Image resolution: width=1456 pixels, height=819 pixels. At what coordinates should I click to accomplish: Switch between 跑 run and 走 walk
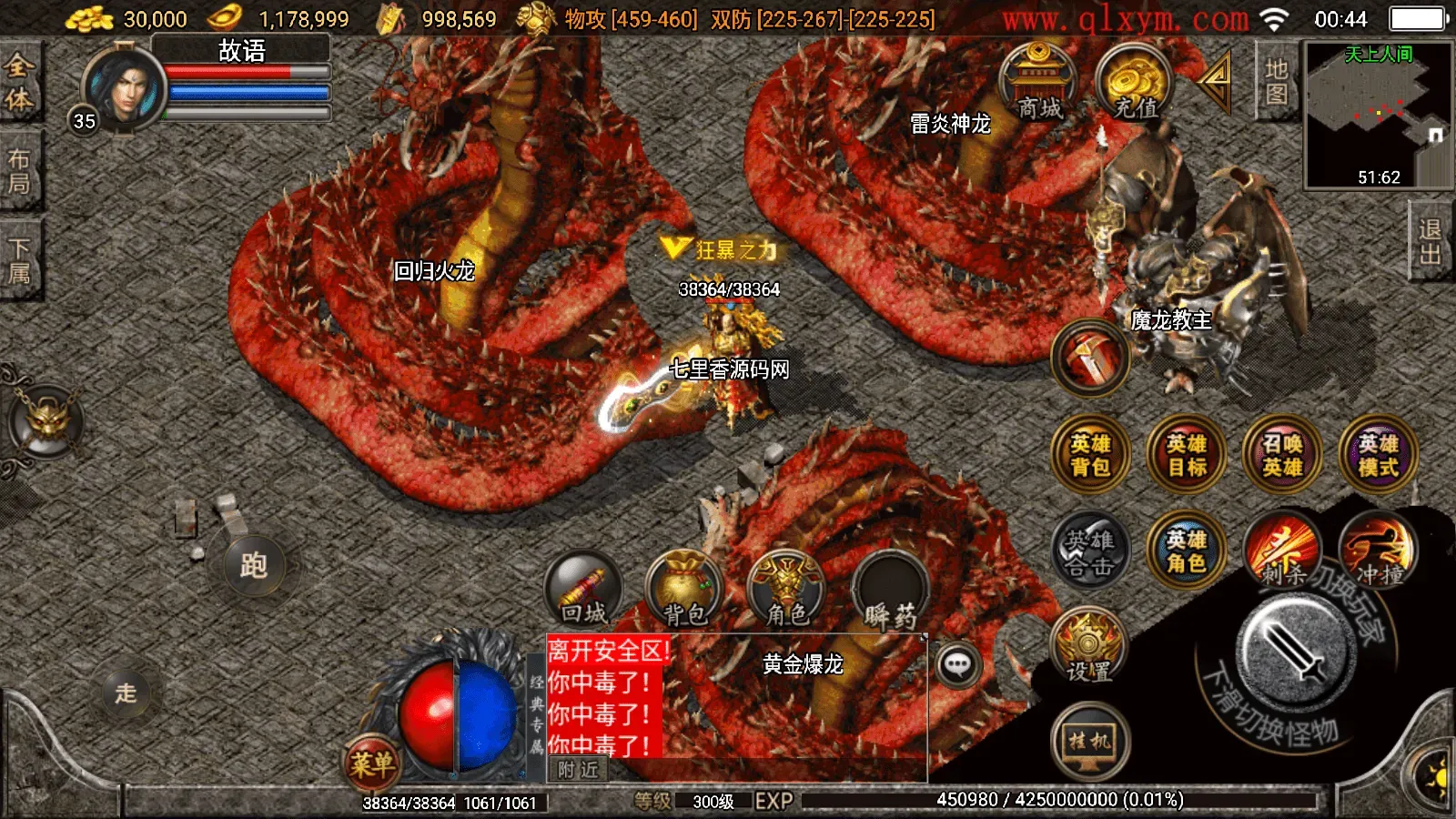click(x=256, y=564)
